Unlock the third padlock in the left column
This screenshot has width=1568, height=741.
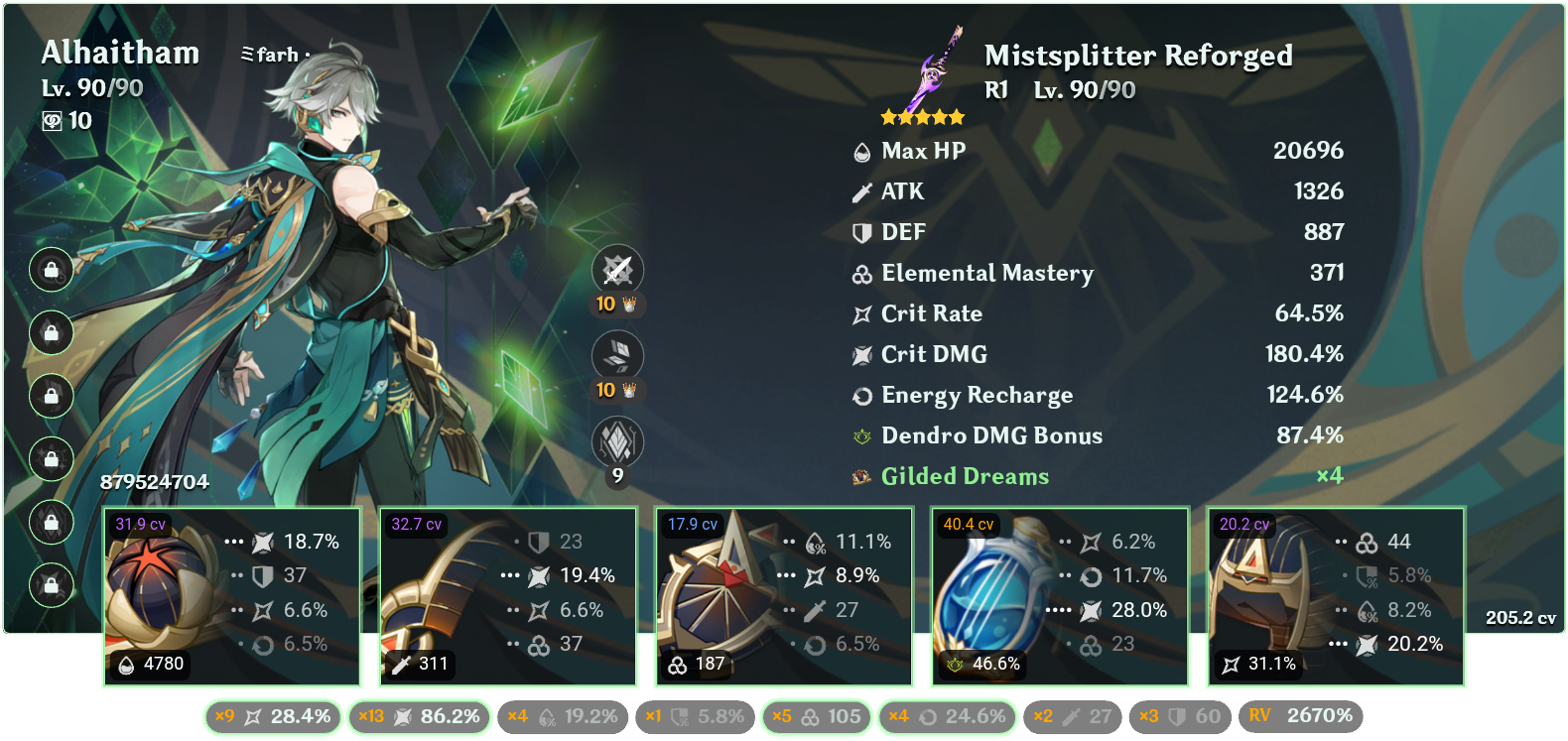(x=51, y=396)
